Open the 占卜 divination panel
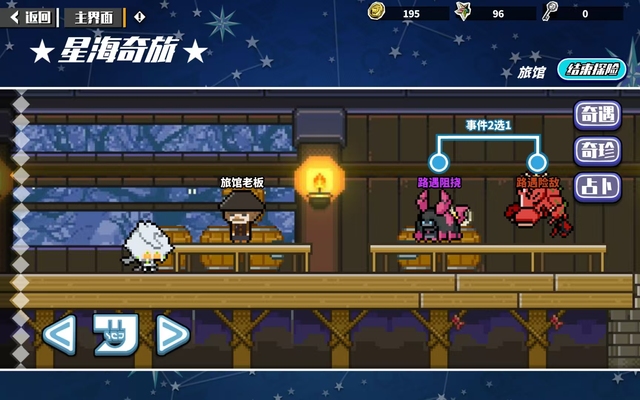This screenshot has height=400, width=640. coord(596,187)
